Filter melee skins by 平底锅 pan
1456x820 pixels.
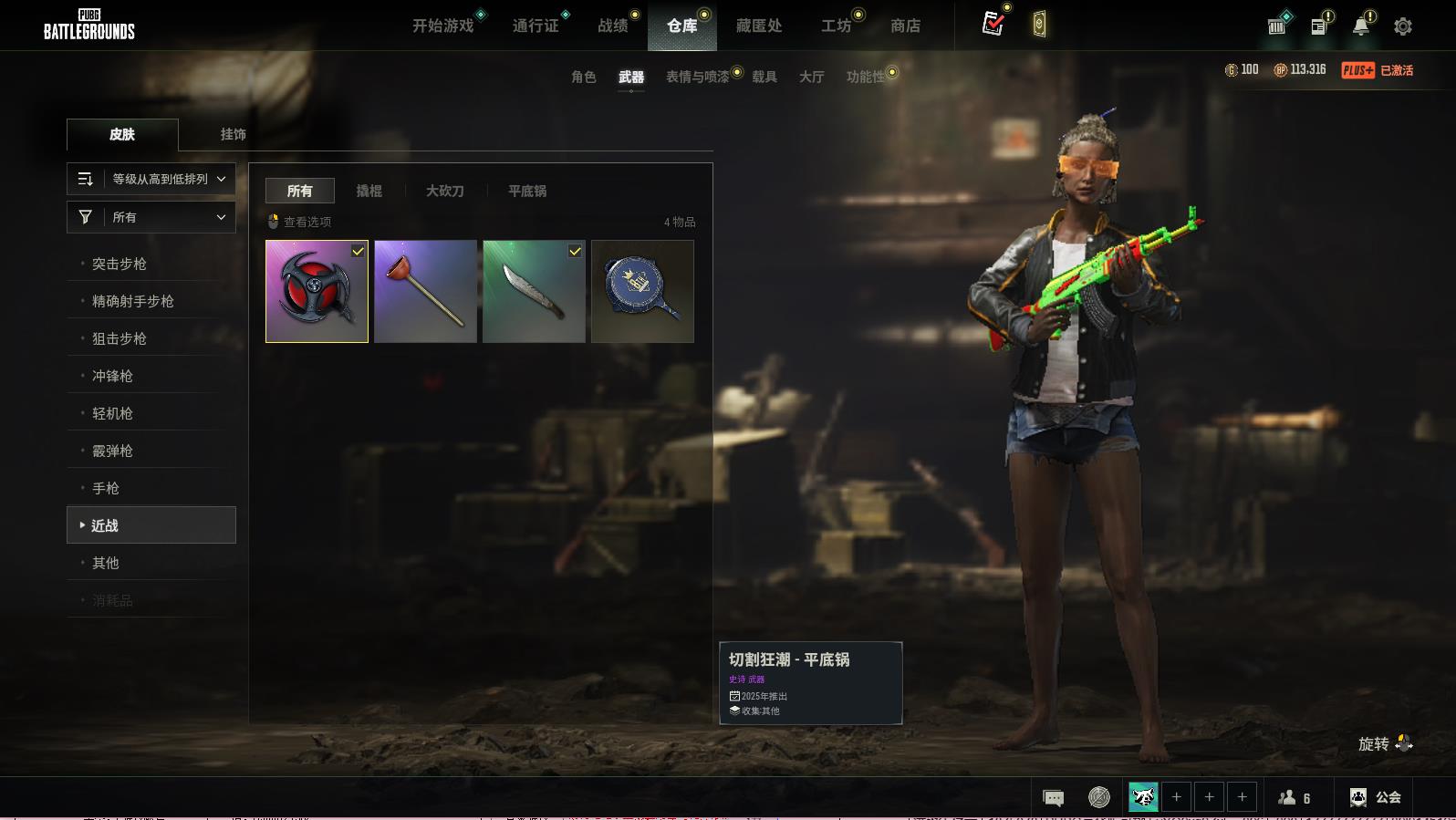coord(527,191)
